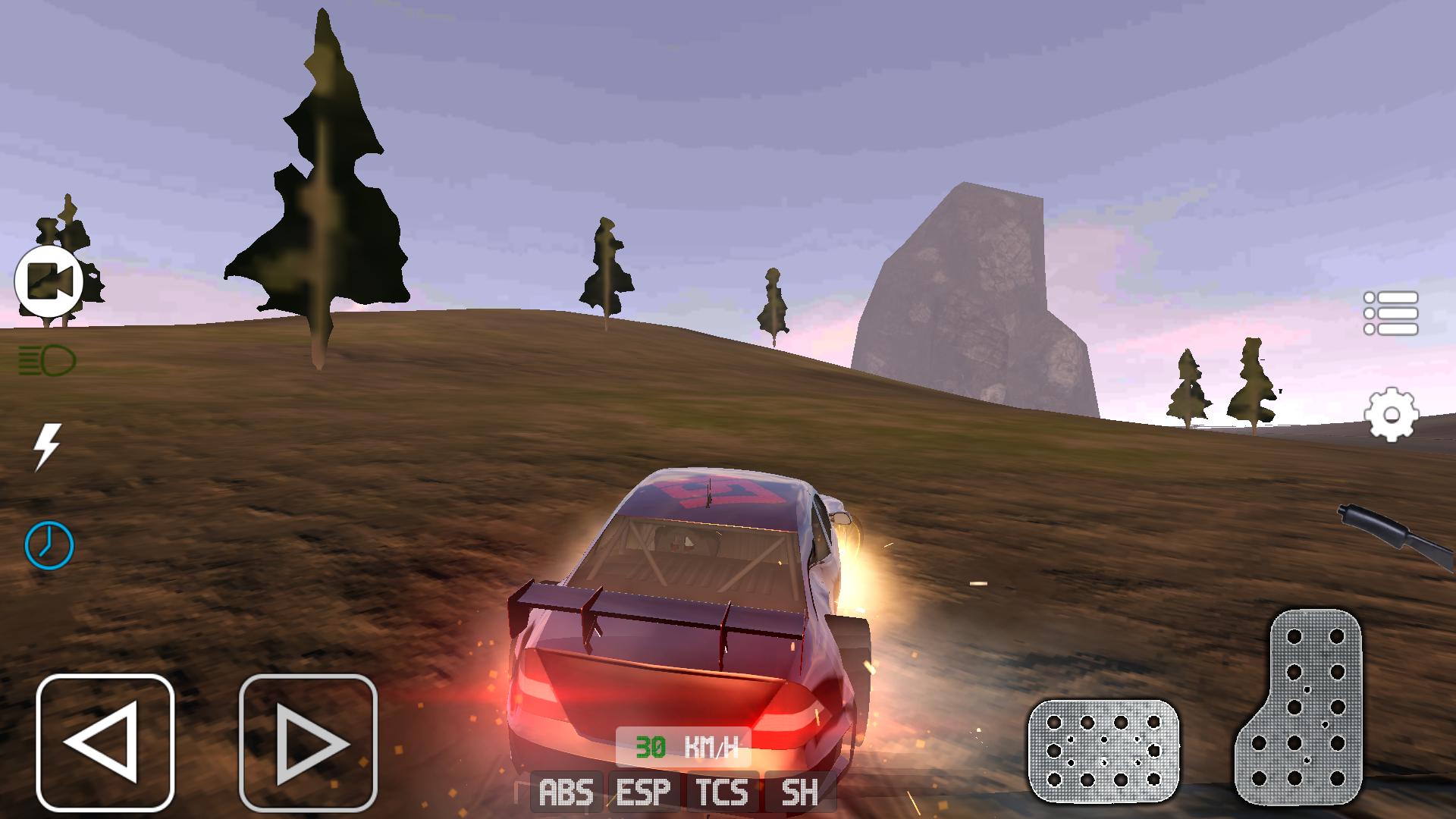Image resolution: width=1456 pixels, height=819 pixels.
Task: Toggle the headlights icon
Action: tap(47, 360)
